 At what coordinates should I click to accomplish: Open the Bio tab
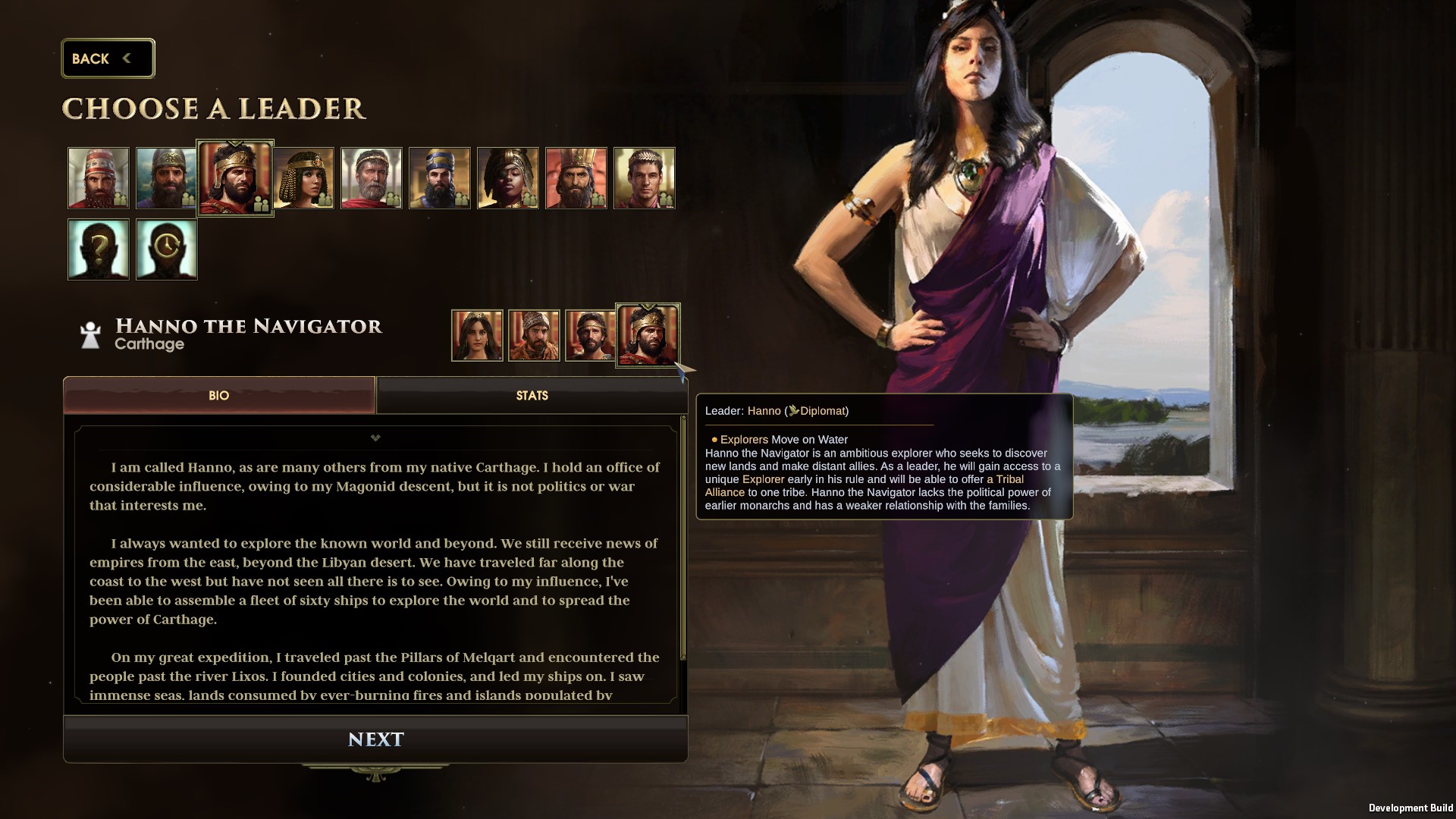(x=219, y=395)
